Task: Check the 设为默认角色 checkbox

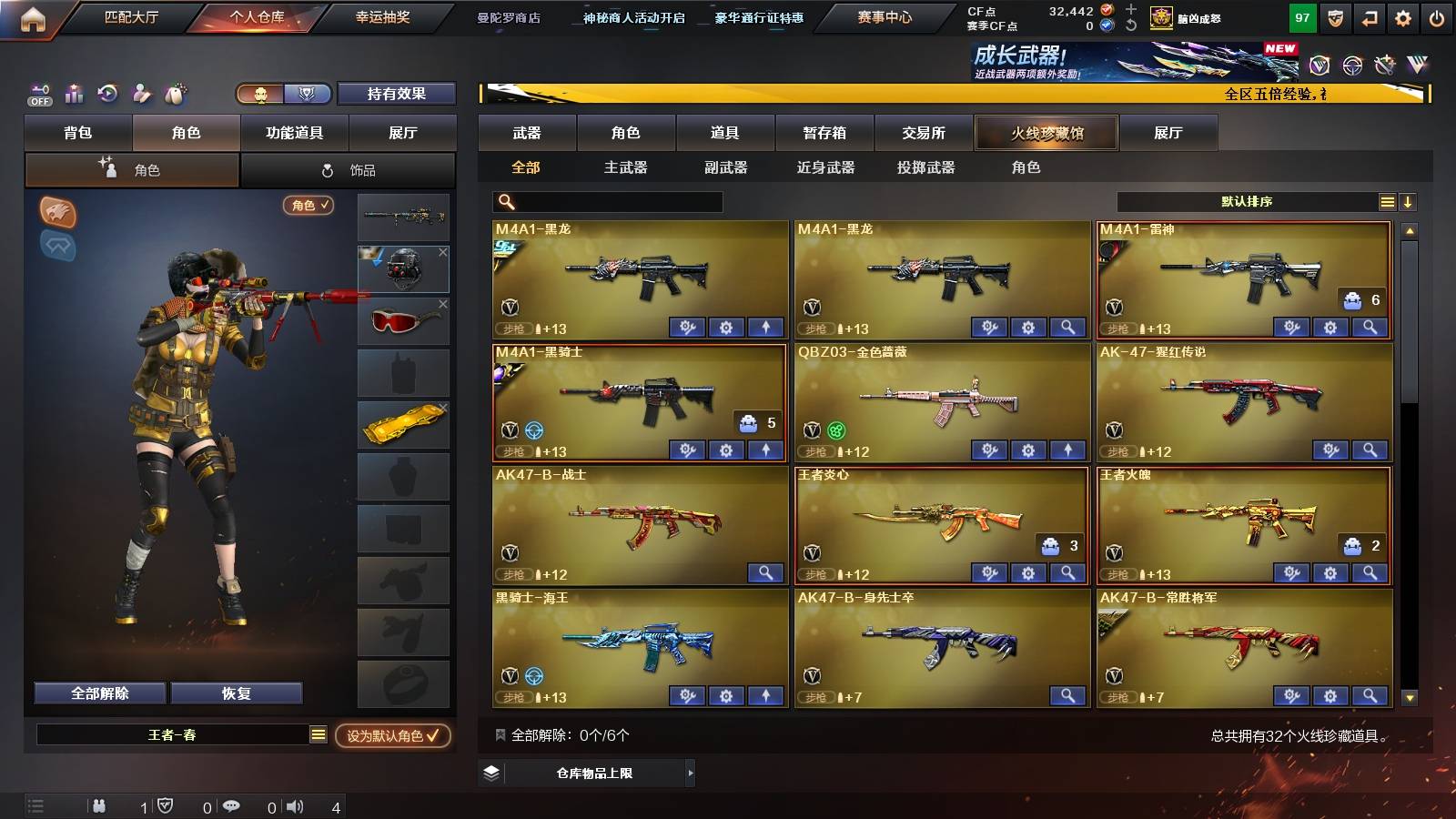Action: pos(434,738)
